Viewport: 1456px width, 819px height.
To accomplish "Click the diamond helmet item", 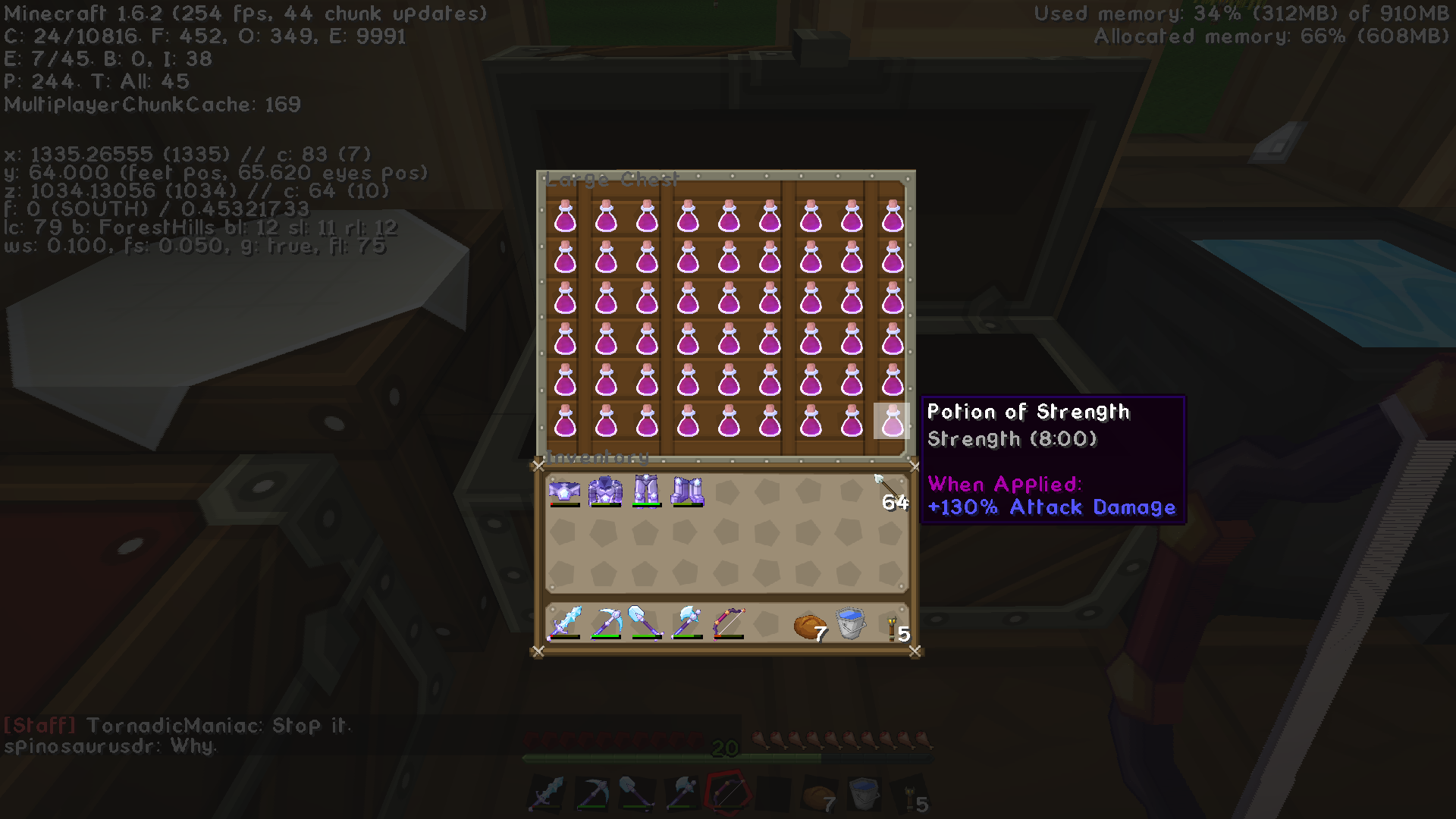I will pyautogui.click(x=565, y=491).
